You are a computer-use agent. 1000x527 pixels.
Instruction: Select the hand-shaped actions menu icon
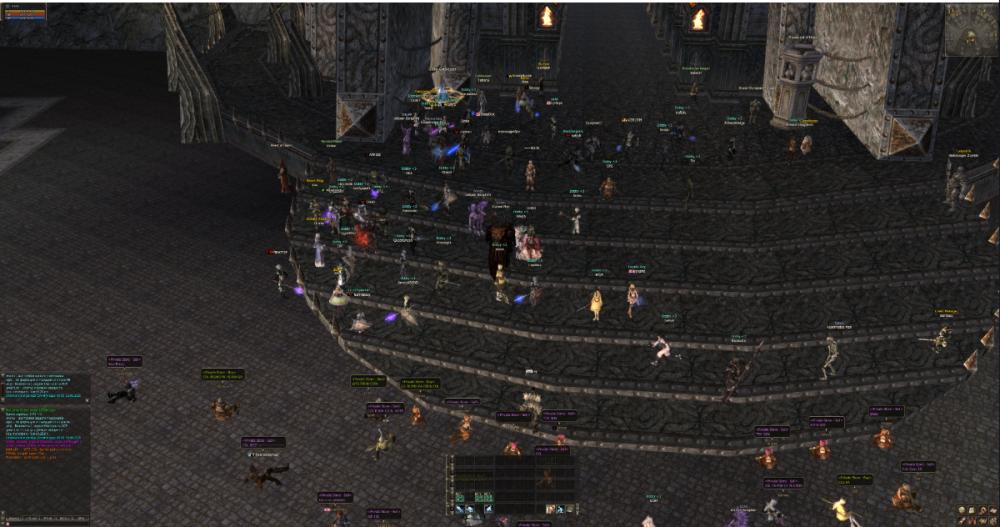(985, 509)
